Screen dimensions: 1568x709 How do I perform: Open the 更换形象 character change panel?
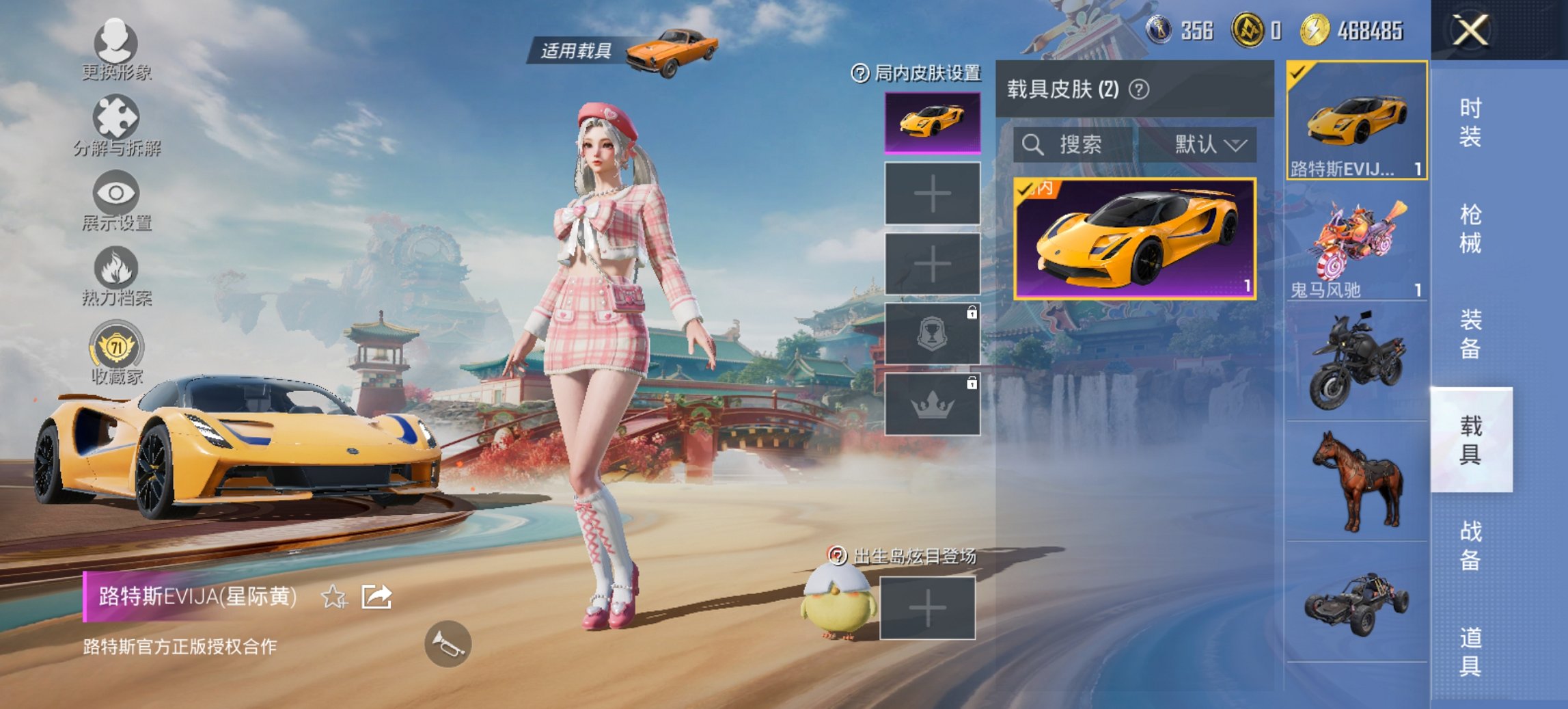(116, 51)
